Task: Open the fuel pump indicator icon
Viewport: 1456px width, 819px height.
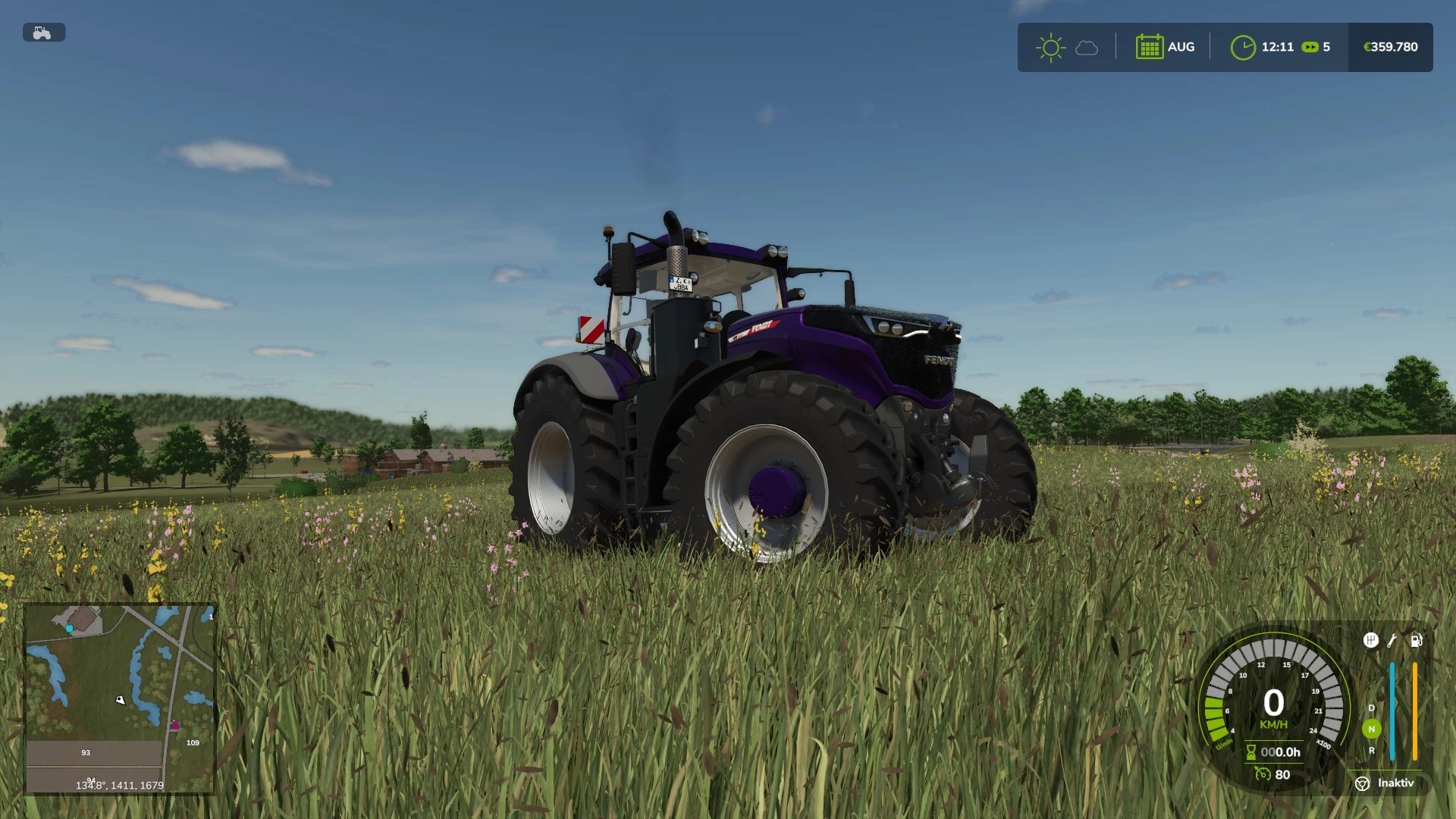Action: click(1417, 640)
